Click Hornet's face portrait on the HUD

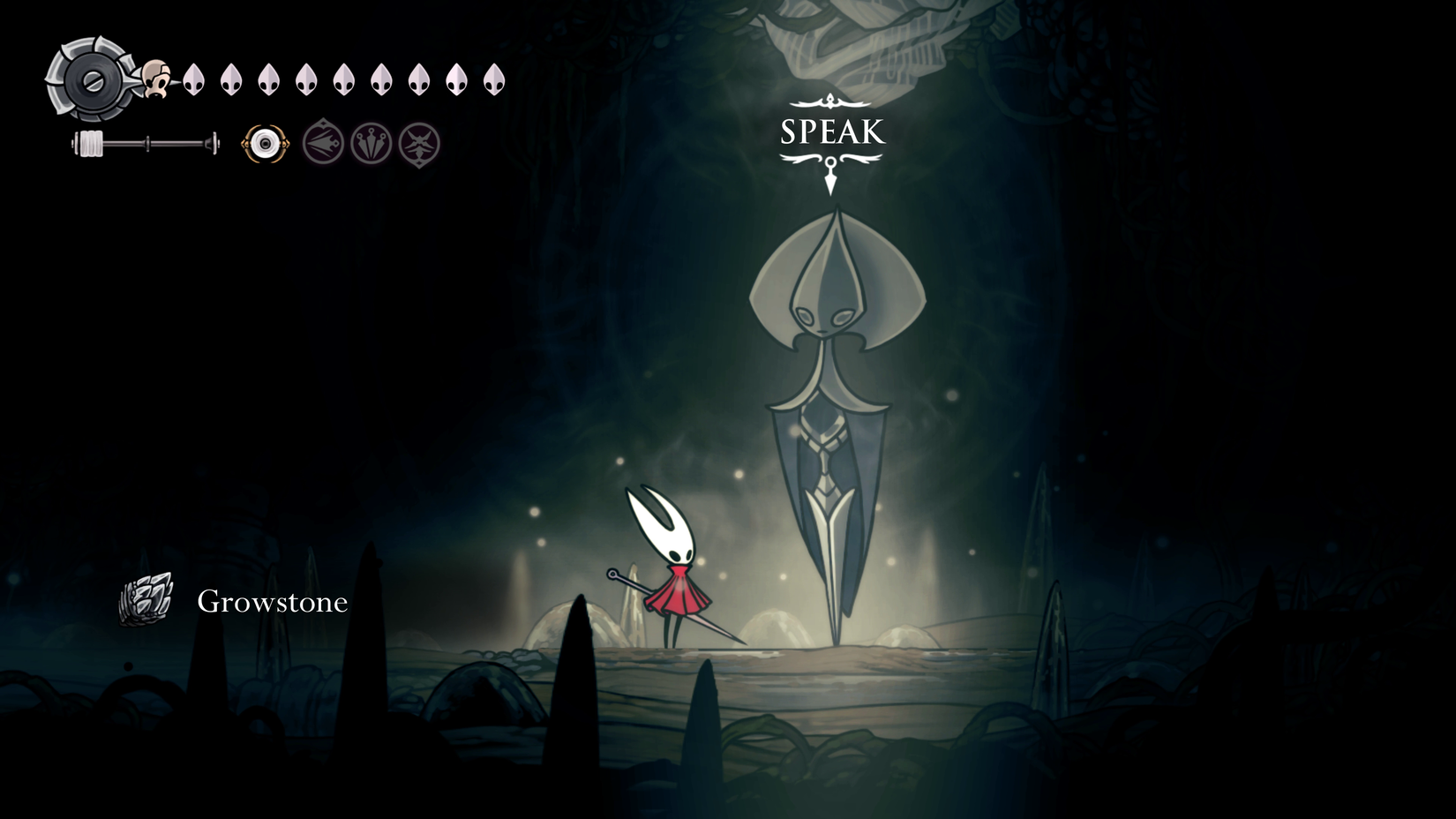tap(154, 79)
